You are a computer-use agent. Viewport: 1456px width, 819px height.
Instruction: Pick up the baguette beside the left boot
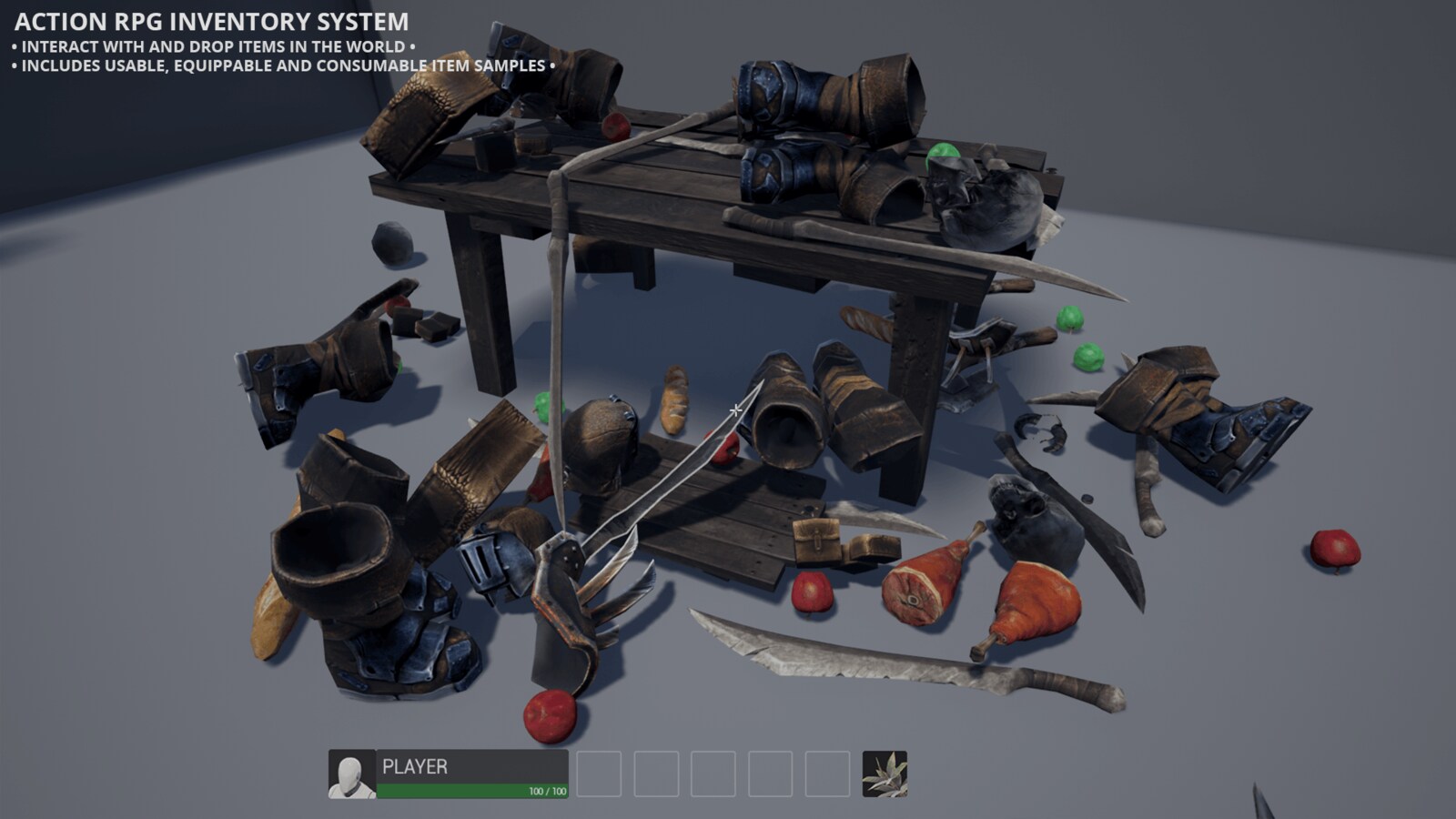[268, 619]
